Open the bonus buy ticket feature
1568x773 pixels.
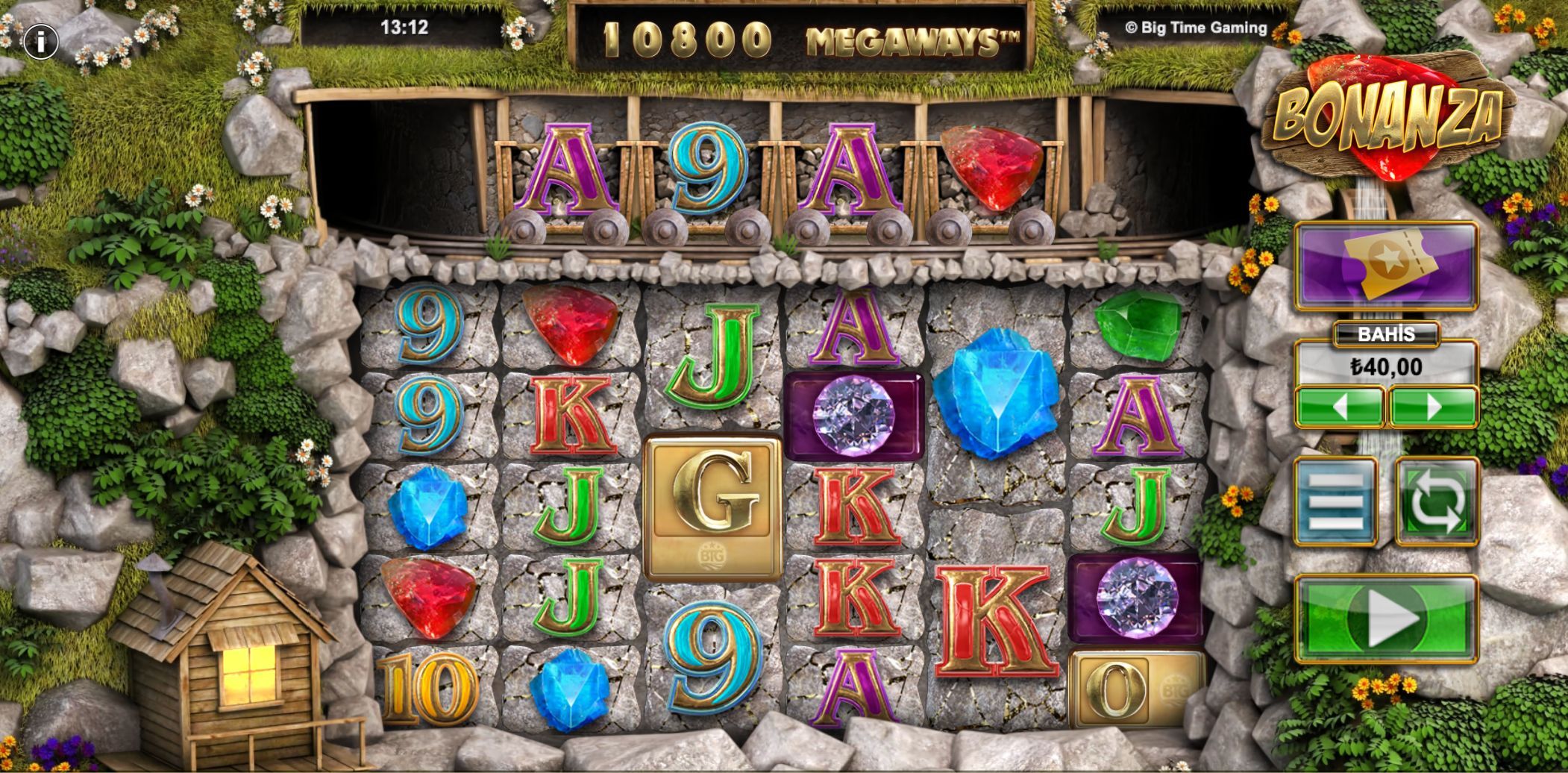tap(1386, 270)
